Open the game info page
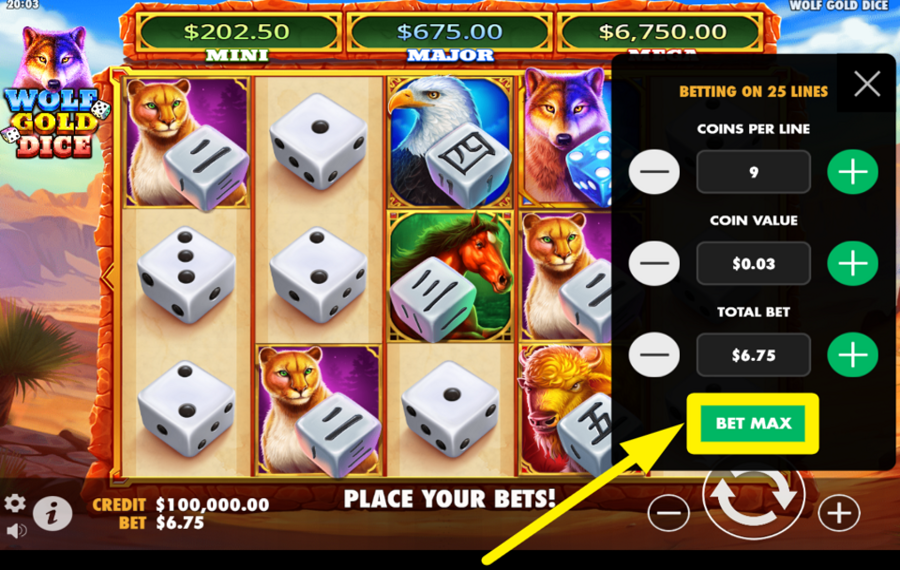Screen dimensions: 900x570 click(x=52, y=513)
